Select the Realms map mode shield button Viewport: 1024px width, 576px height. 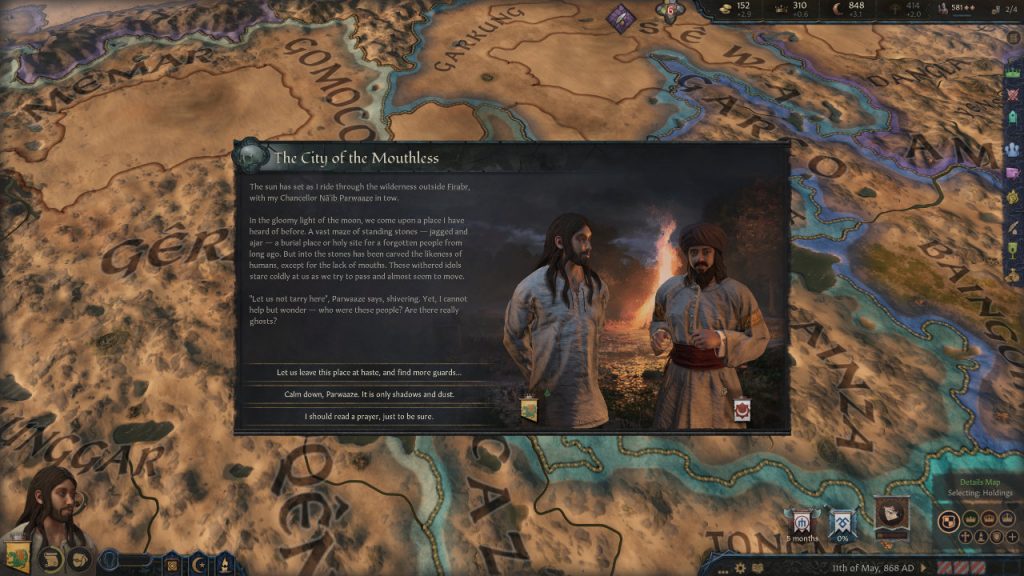pyautogui.click(x=949, y=521)
